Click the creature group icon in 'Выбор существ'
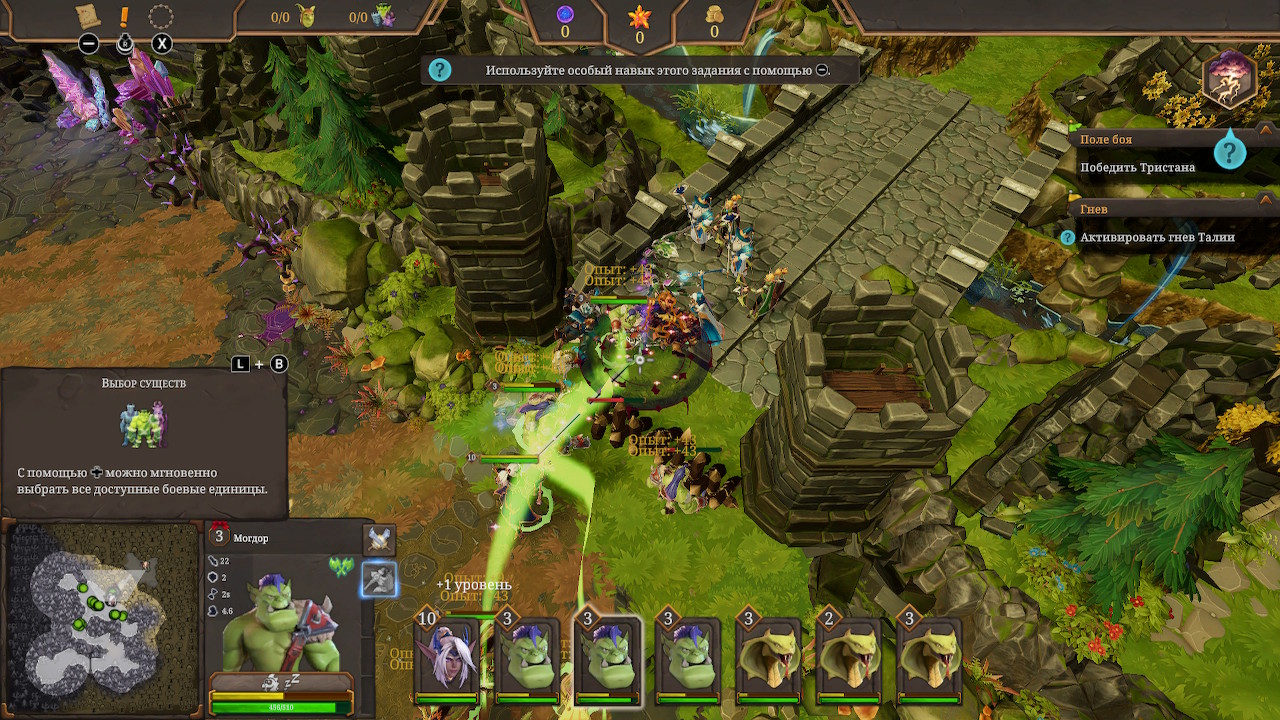This screenshot has width=1280, height=720. click(144, 425)
